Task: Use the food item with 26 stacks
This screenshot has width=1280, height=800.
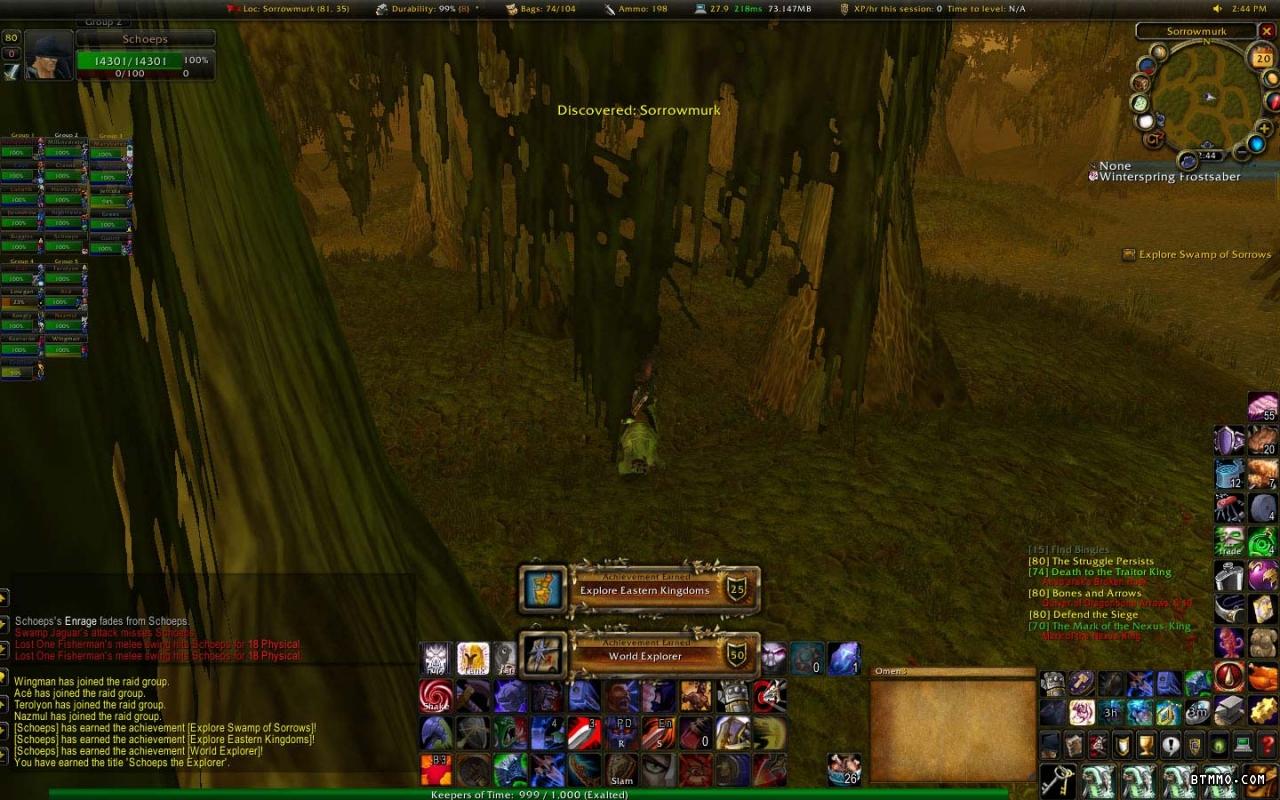Action: coord(843,768)
